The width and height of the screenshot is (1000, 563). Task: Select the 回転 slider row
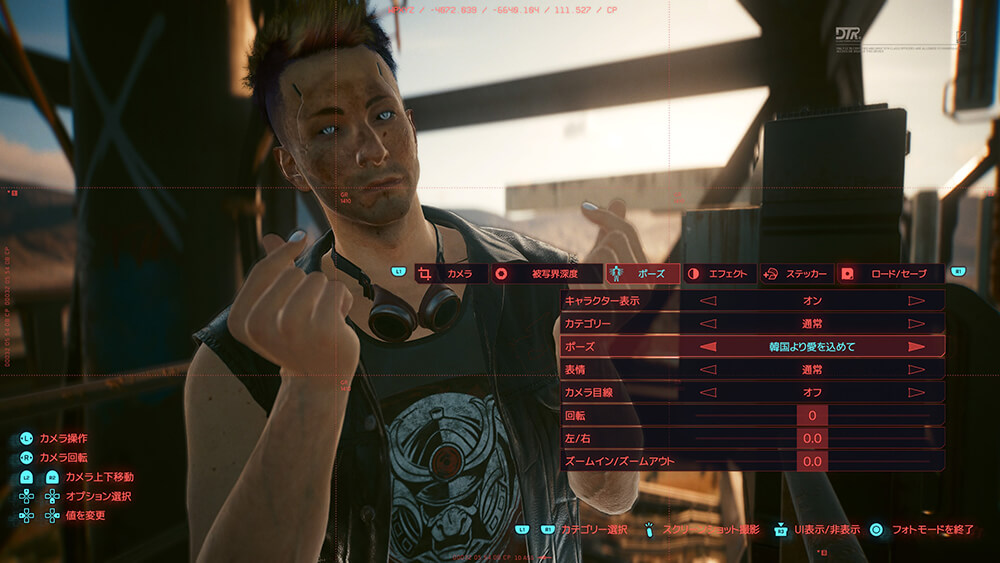pos(811,415)
